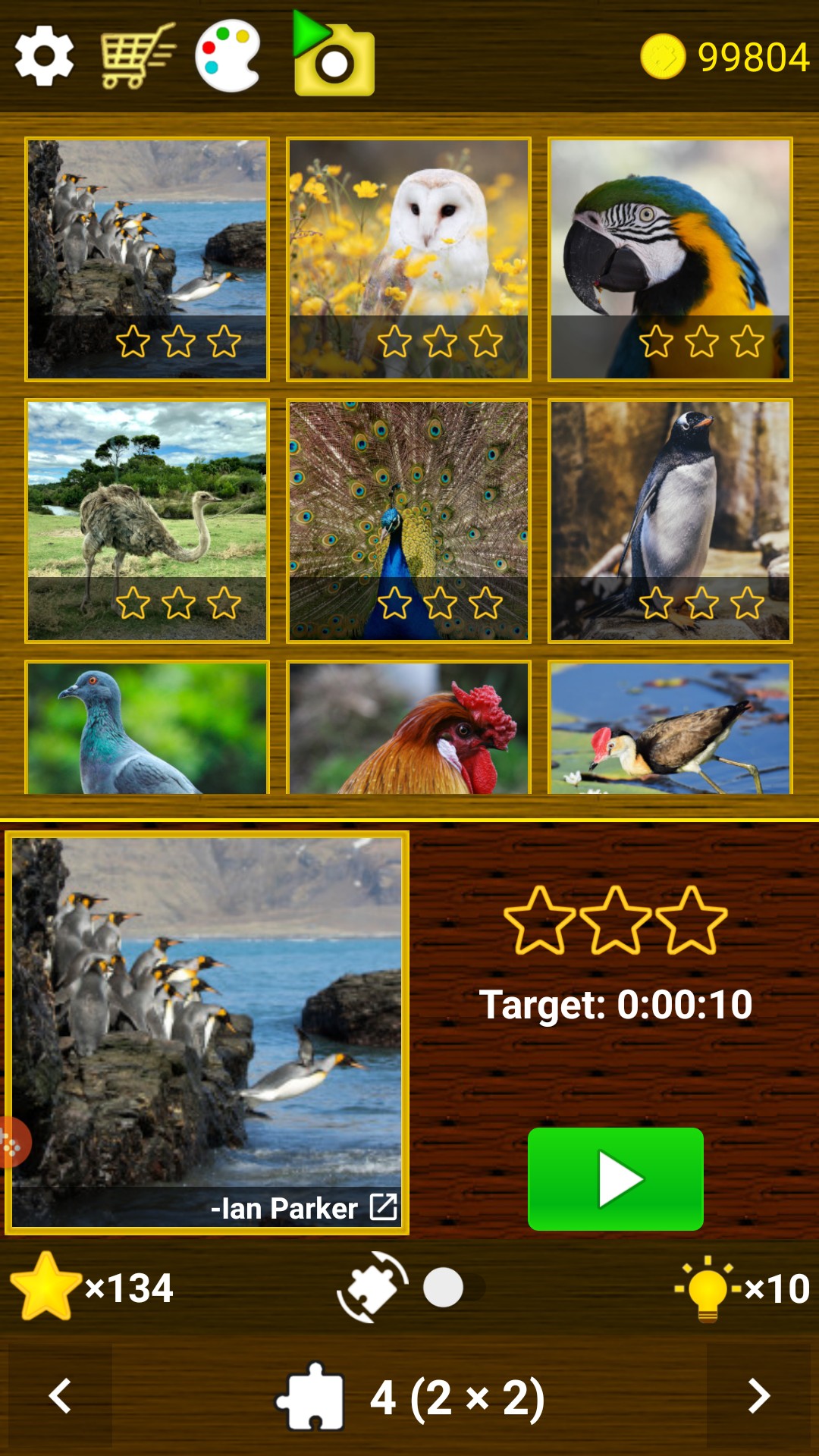Viewport: 819px width, 1456px height.
Task: Select the penguins on rocks puzzle thumbnail
Action: 147,259
